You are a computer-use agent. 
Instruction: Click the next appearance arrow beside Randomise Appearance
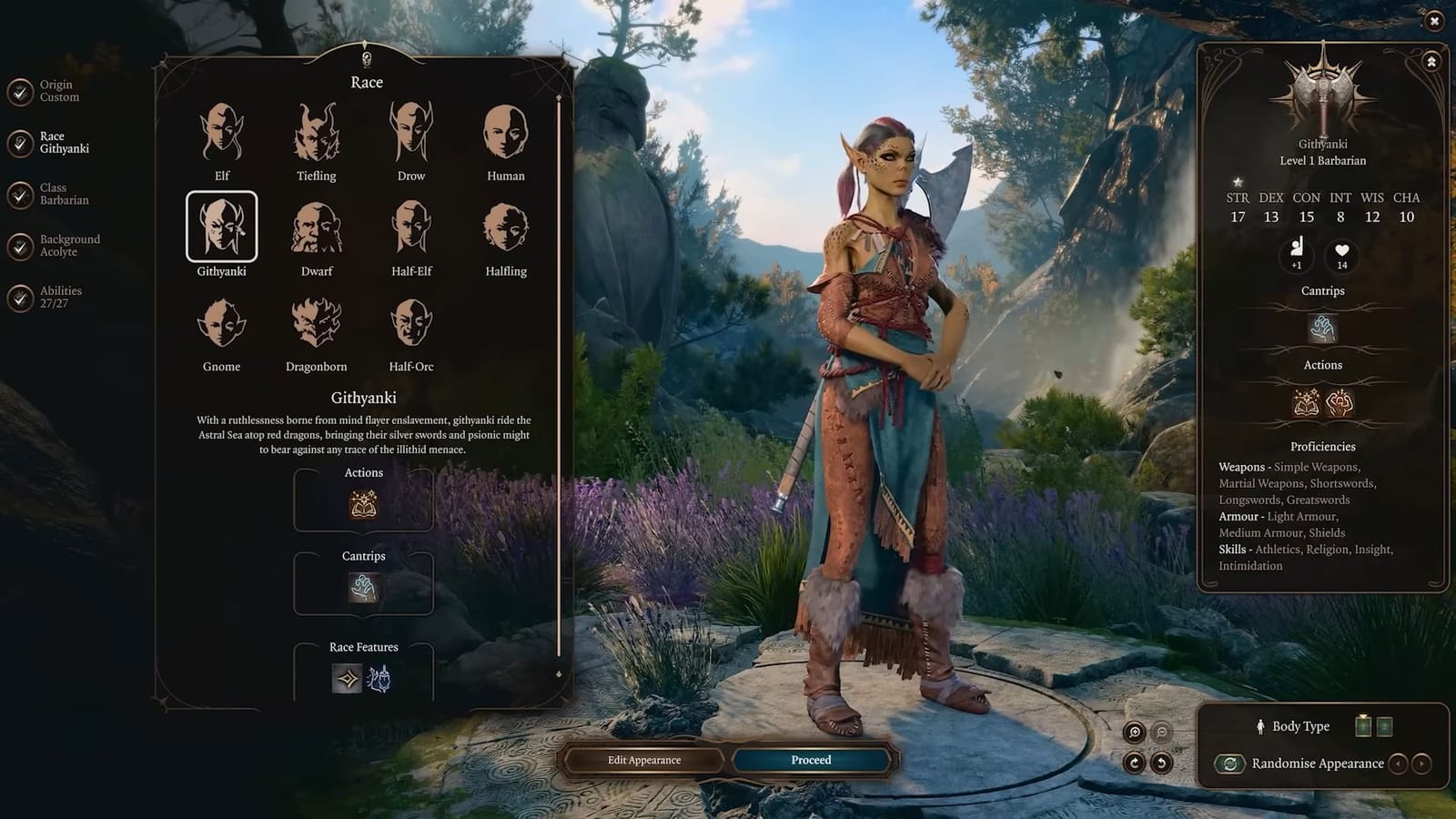coord(1421,763)
